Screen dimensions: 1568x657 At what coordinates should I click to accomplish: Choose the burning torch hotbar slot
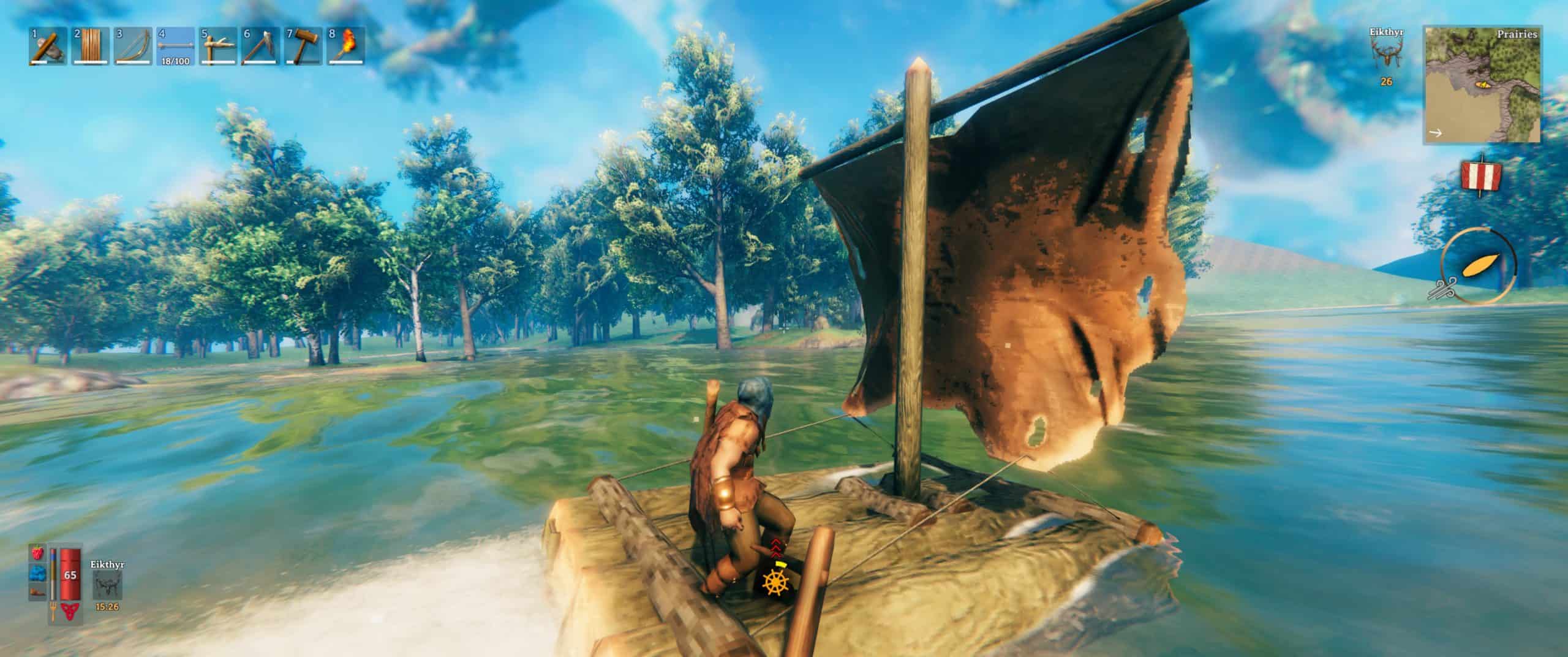click(346, 46)
